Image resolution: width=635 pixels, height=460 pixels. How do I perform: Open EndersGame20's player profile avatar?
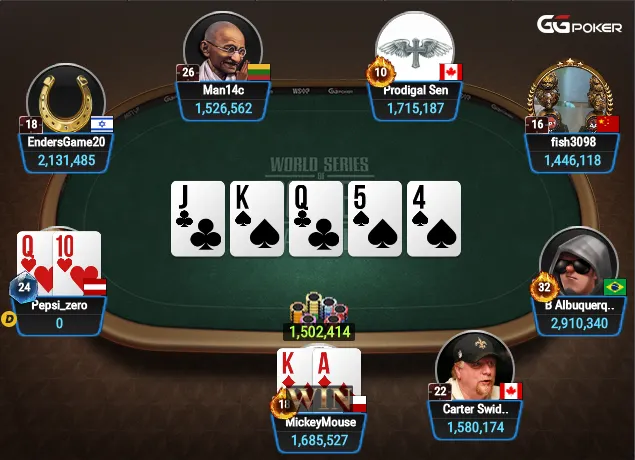[x=65, y=103]
